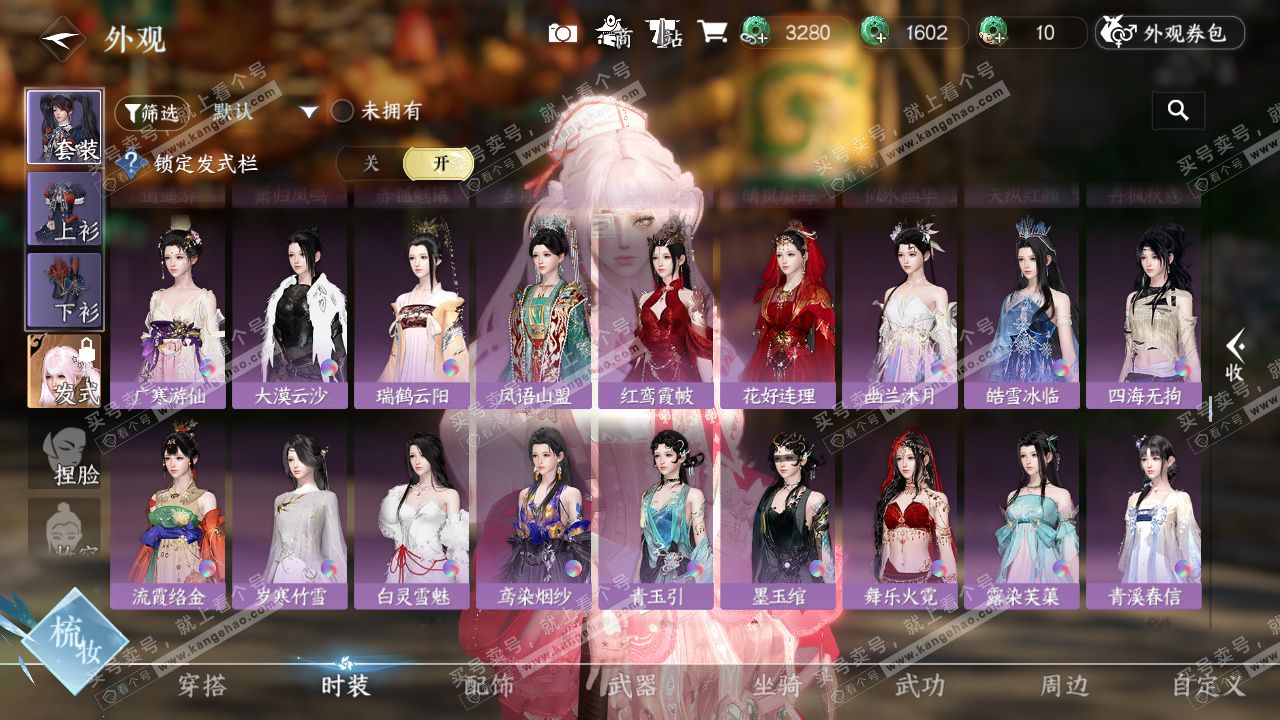Switch 锁定发式栏 to 关

pyautogui.click(x=371, y=164)
